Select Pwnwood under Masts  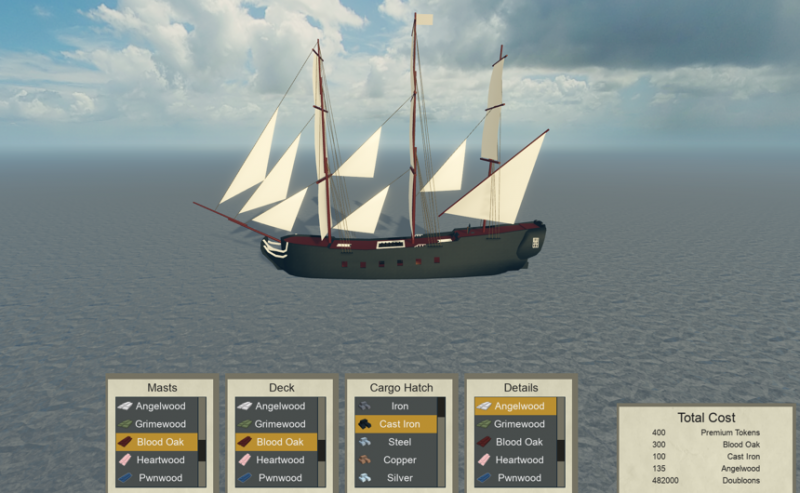coord(156,478)
